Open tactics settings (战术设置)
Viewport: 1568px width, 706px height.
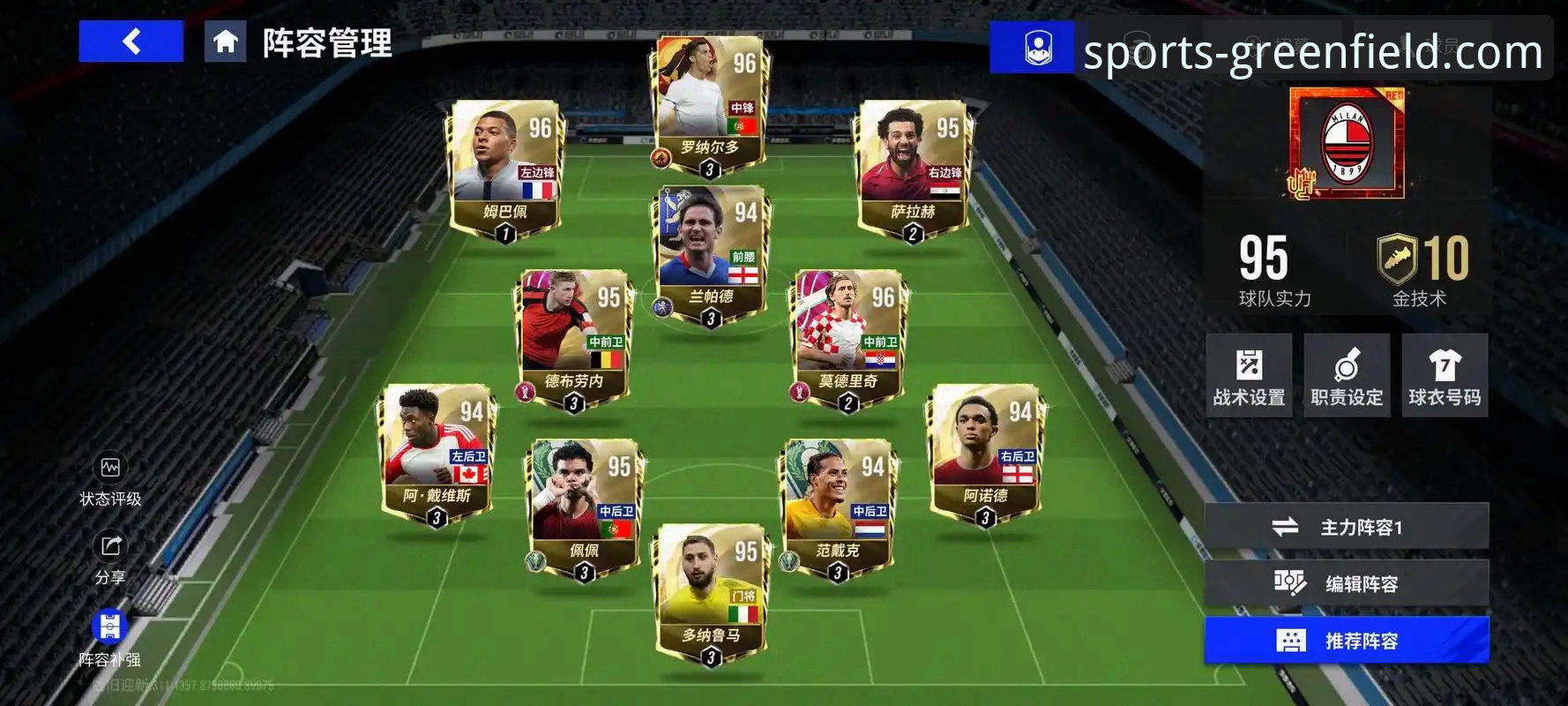[x=1249, y=376]
